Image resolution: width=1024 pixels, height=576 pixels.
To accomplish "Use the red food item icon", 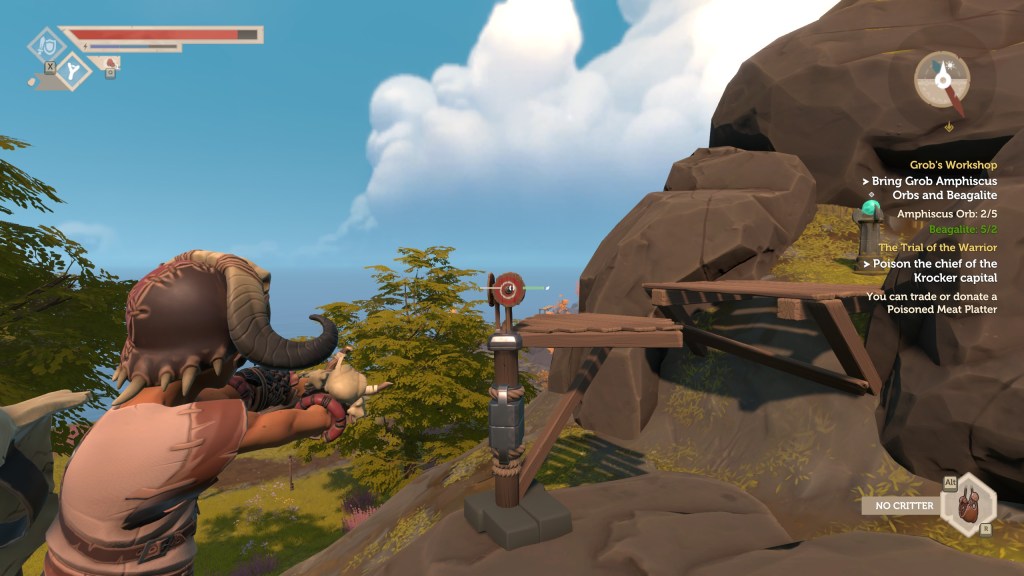I will 111,64.
